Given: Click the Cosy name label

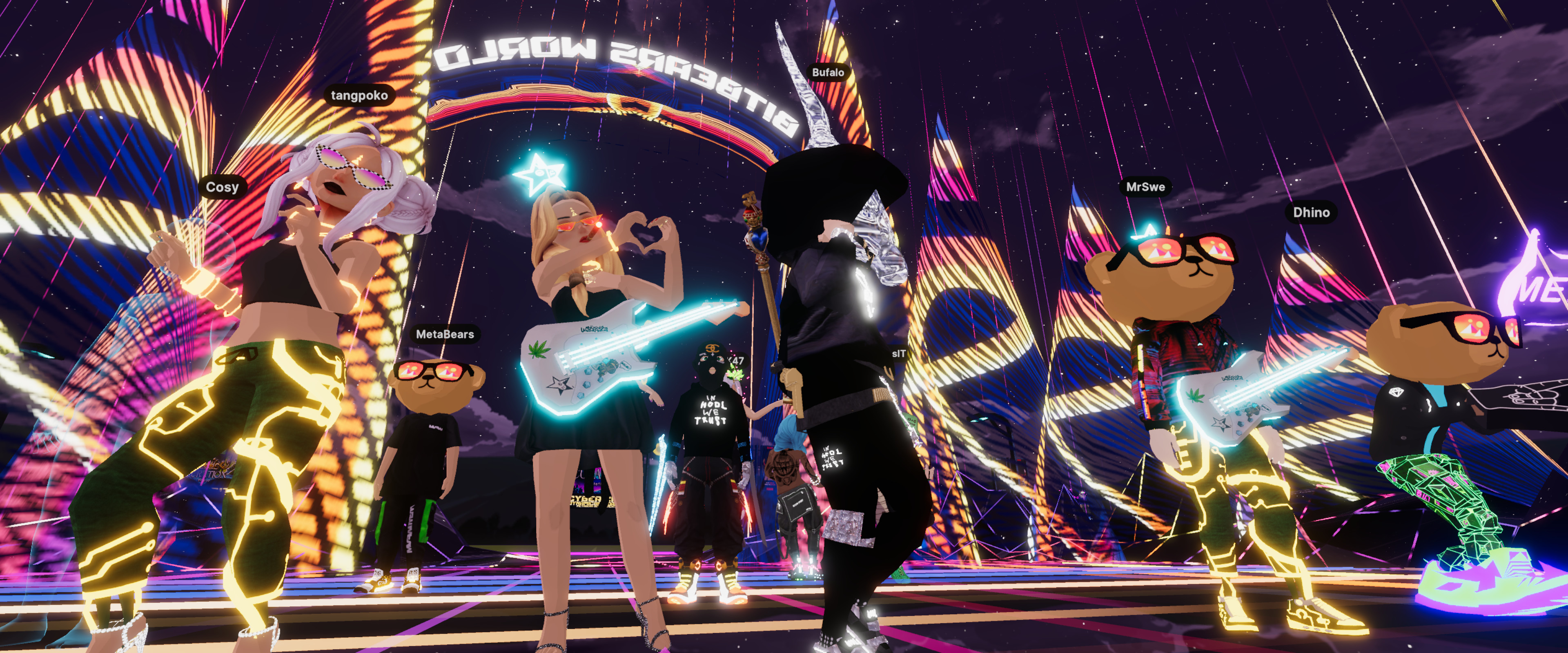Looking at the screenshot, I should pyautogui.click(x=222, y=187).
